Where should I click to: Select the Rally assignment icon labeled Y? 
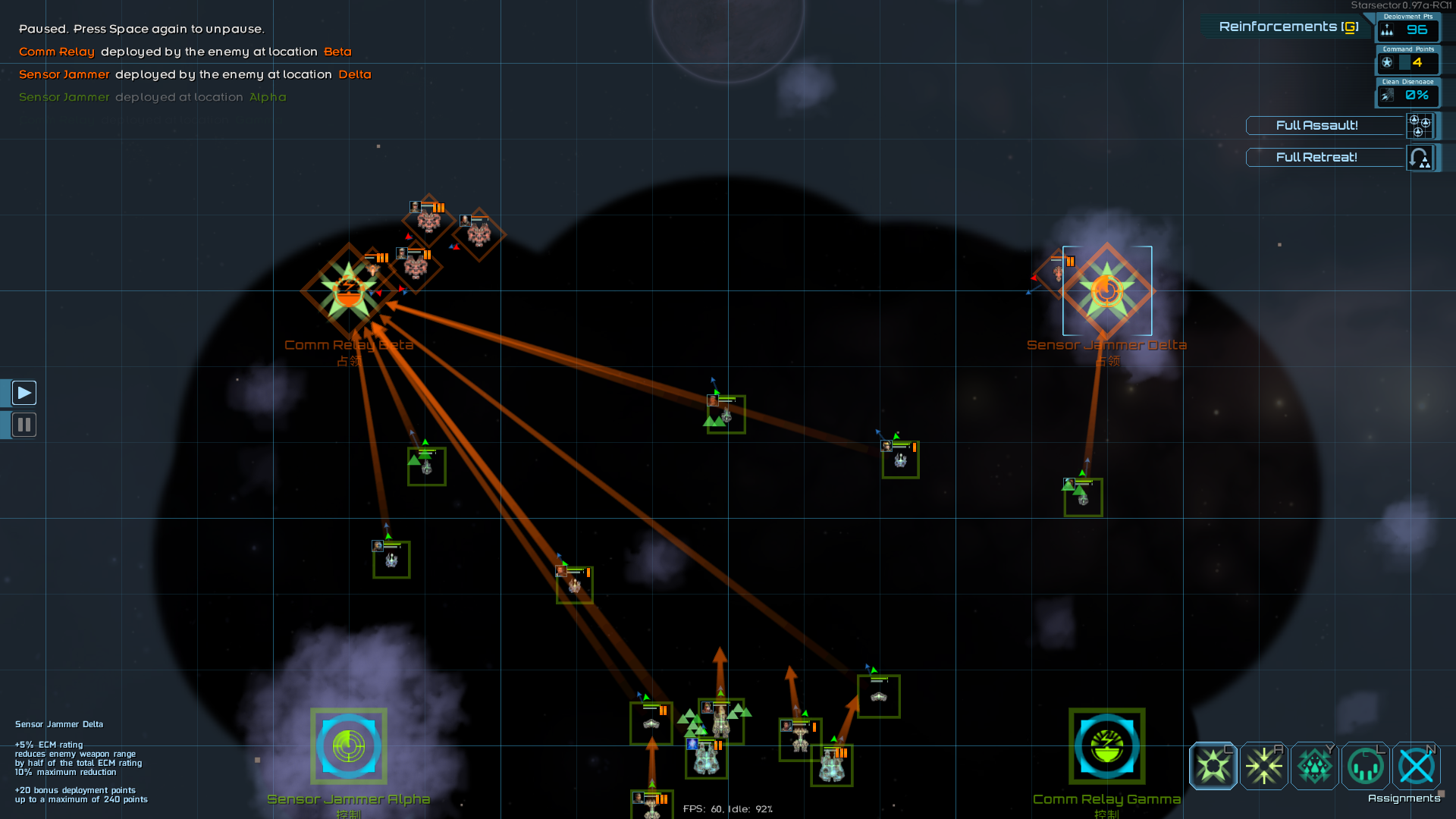pos(1314,766)
